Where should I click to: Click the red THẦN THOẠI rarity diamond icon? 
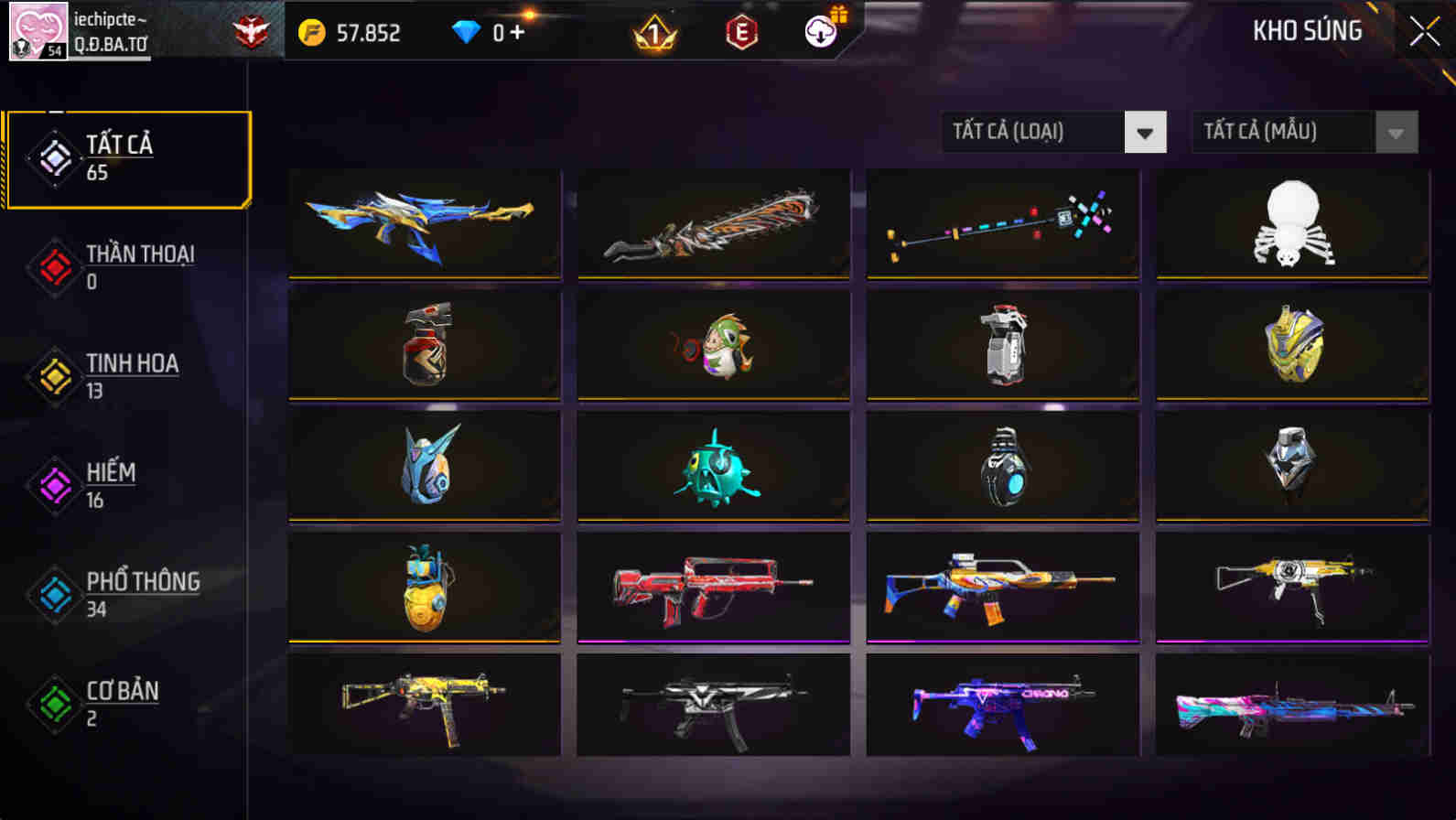point(54,265)
